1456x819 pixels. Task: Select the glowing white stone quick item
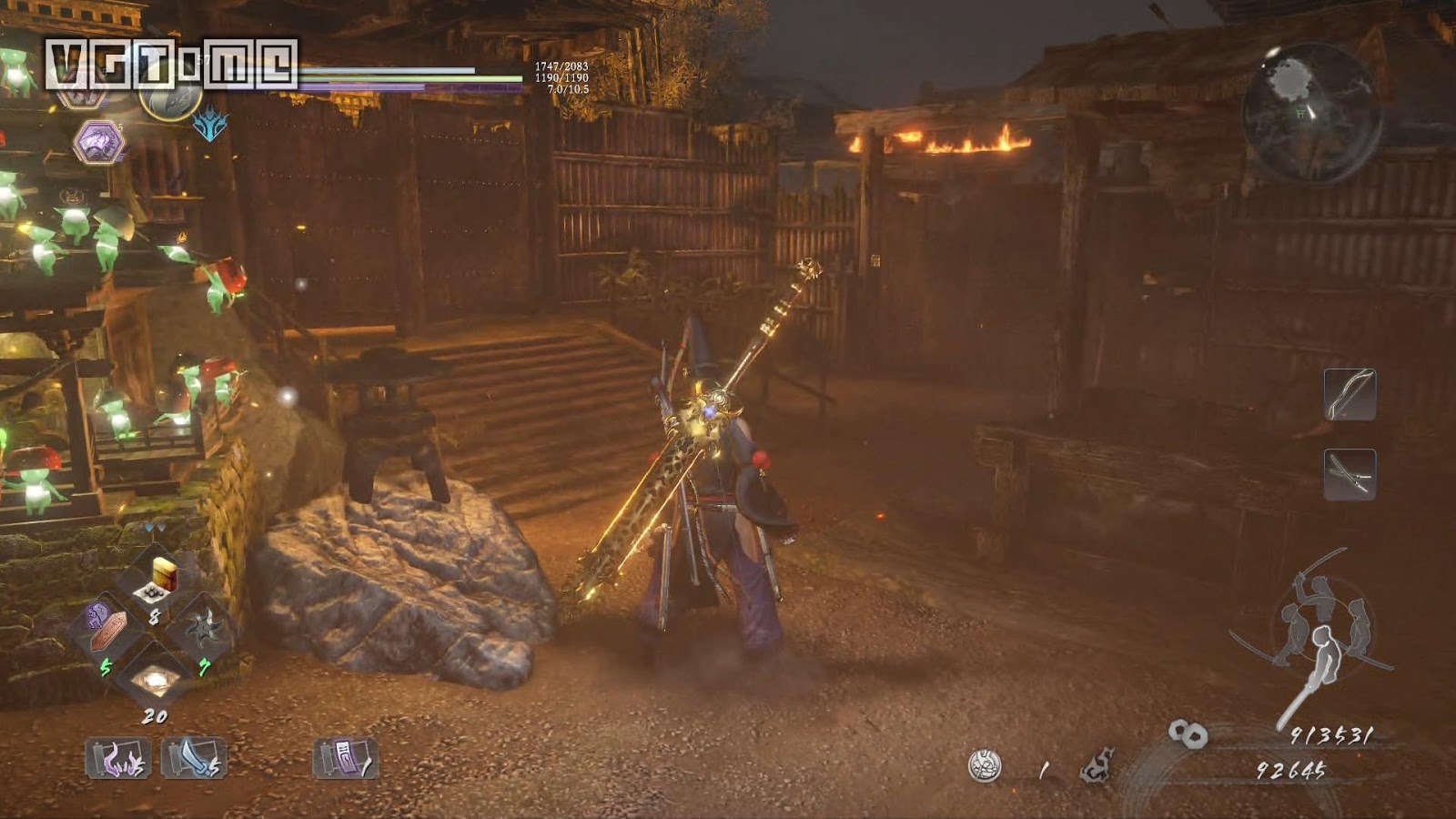pos(153,678)
